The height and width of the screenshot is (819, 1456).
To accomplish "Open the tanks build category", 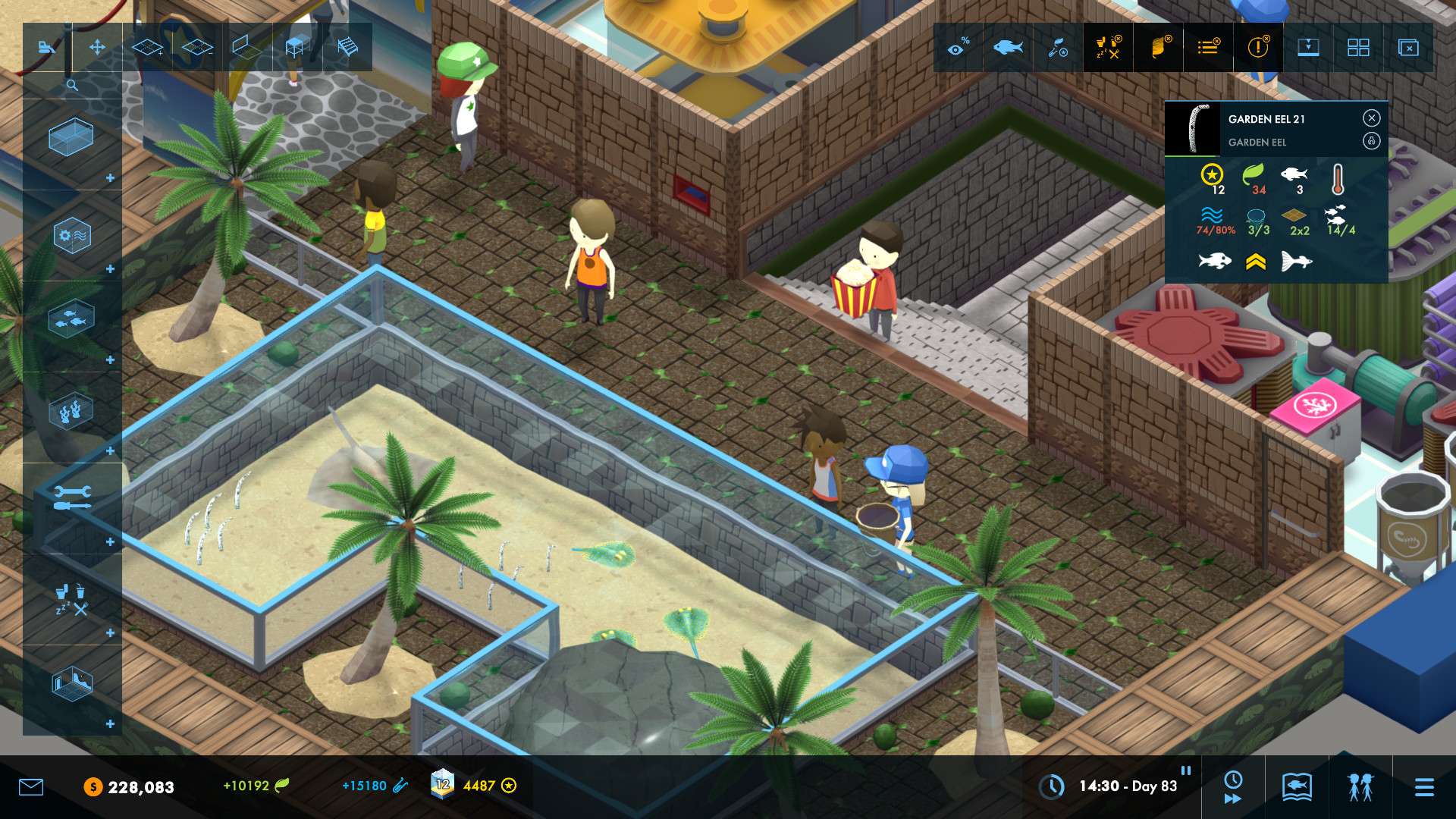I will tap(71, 137).
